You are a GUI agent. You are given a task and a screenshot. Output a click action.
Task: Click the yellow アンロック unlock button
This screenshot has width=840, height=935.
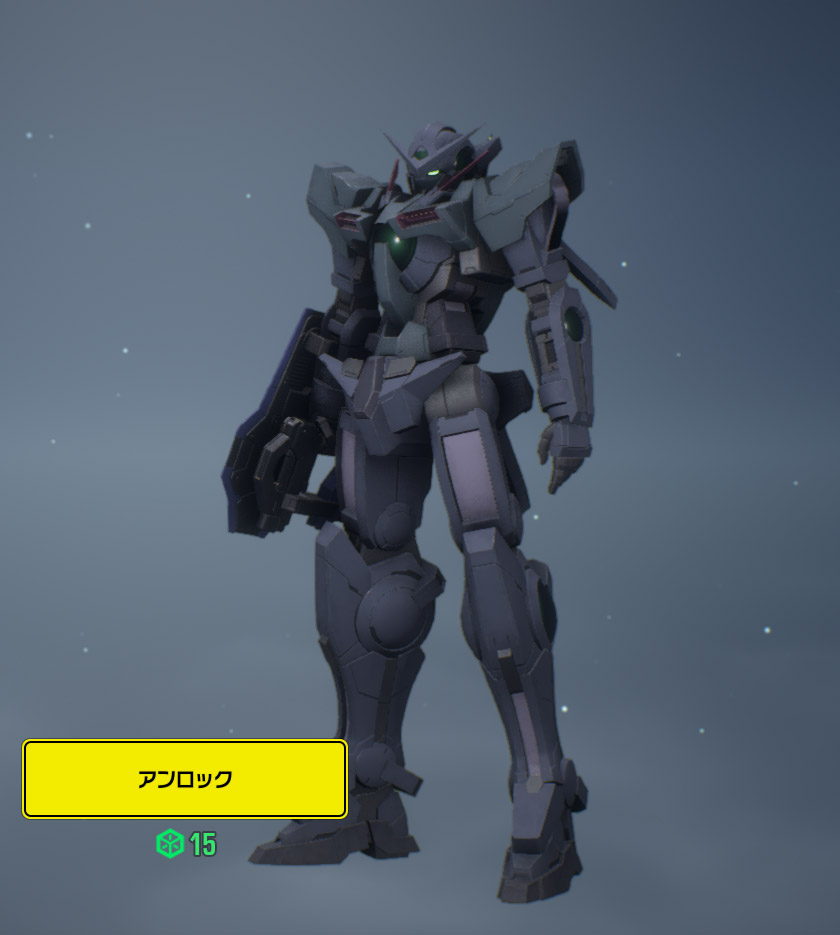[185, 779]
